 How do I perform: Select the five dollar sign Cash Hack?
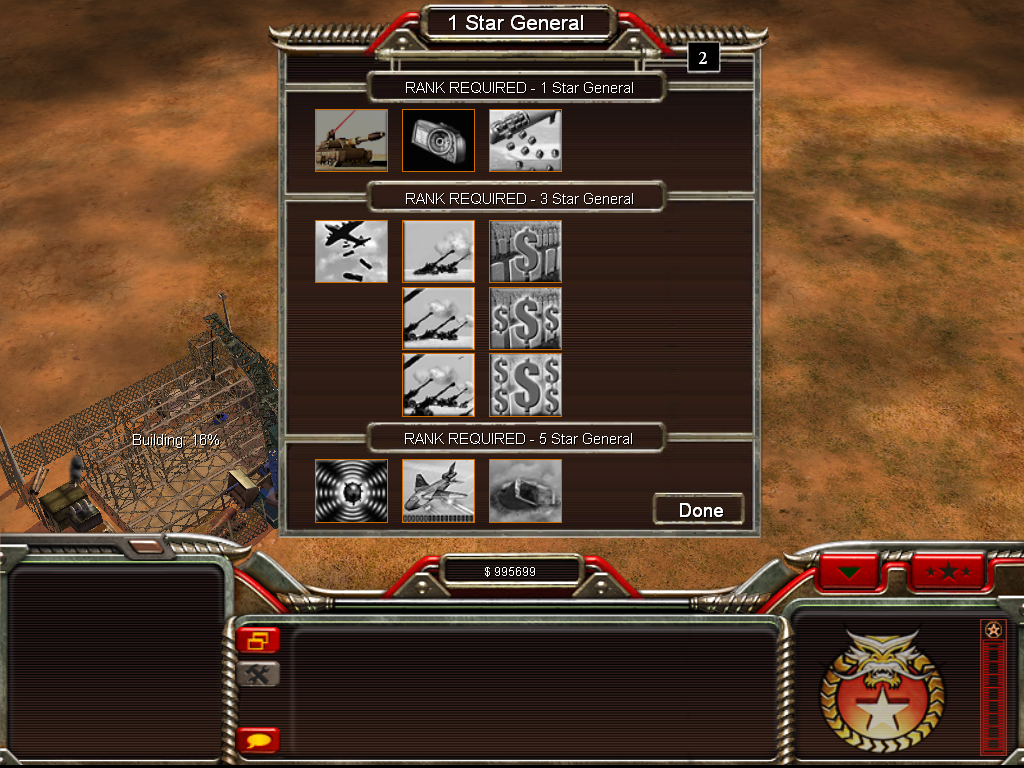(x=525, y=384)
